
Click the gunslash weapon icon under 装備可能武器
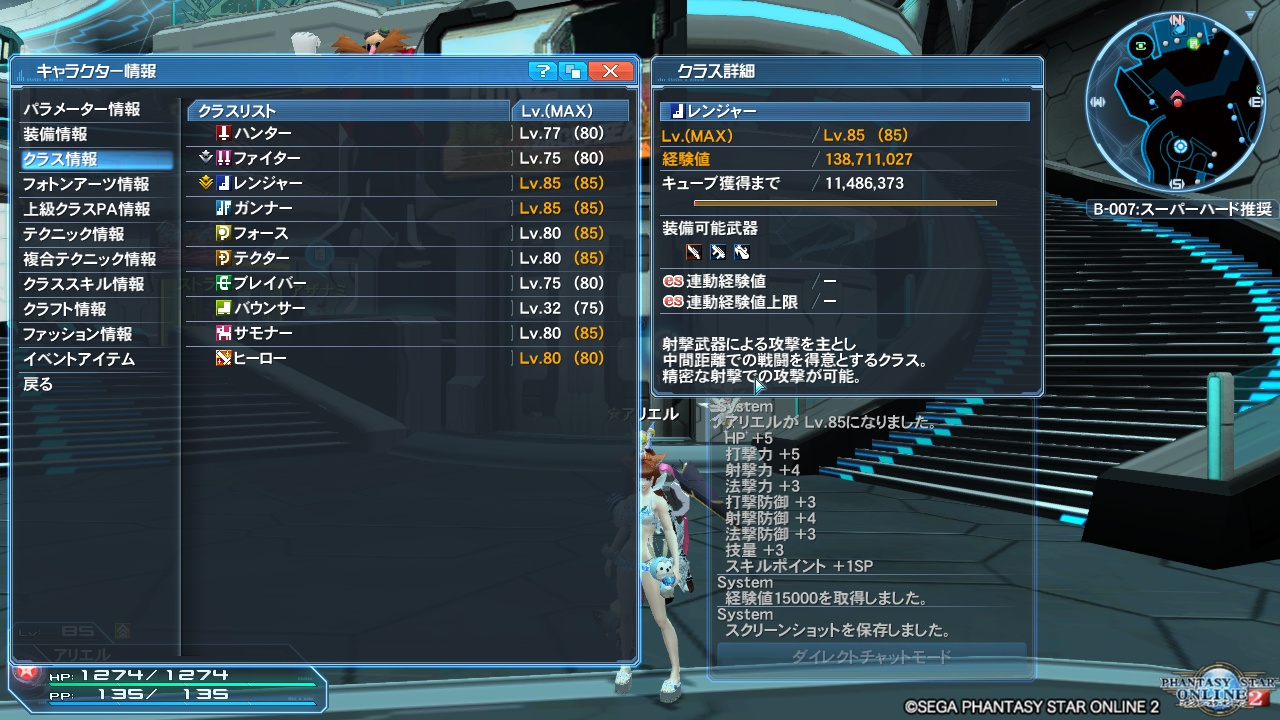(694, 252)
